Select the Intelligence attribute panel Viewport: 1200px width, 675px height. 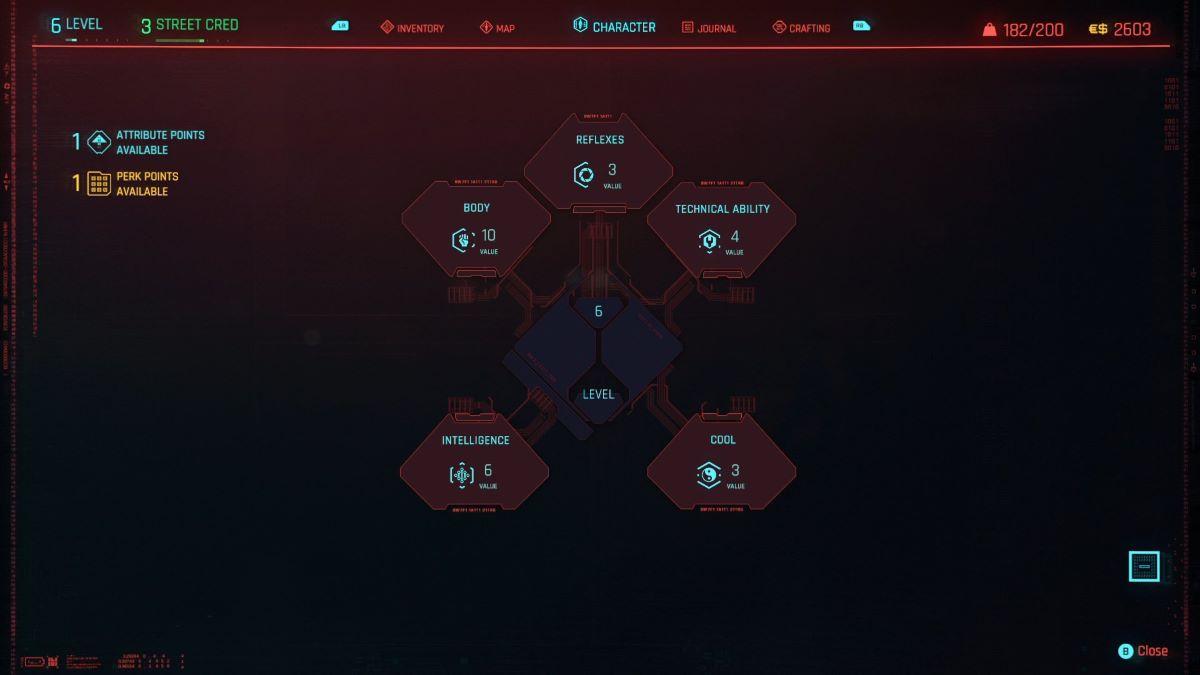(x=475, y=461)
